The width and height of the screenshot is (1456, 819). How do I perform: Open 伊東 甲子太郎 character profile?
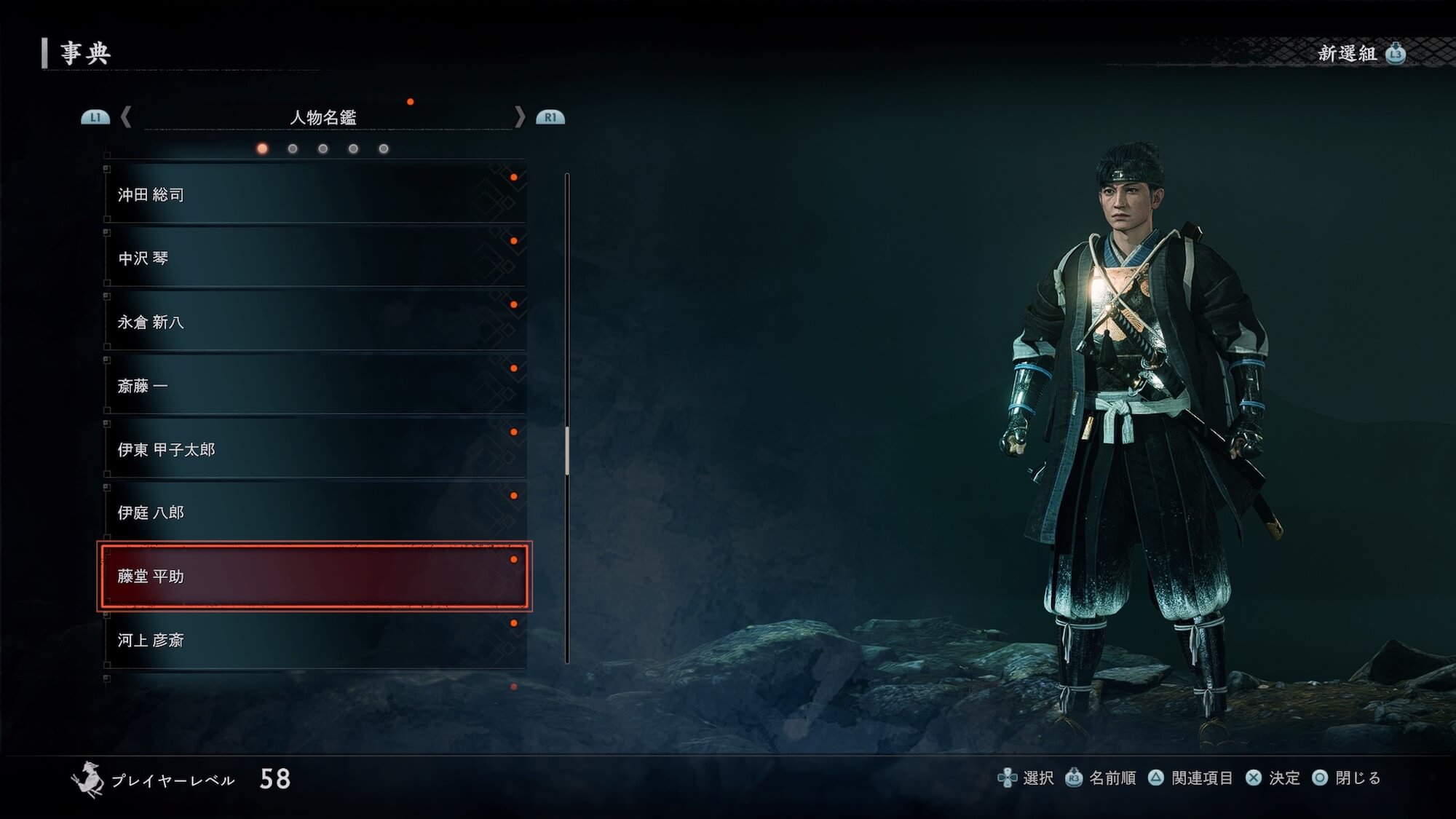pyautogui.click(x=314, y=449)
